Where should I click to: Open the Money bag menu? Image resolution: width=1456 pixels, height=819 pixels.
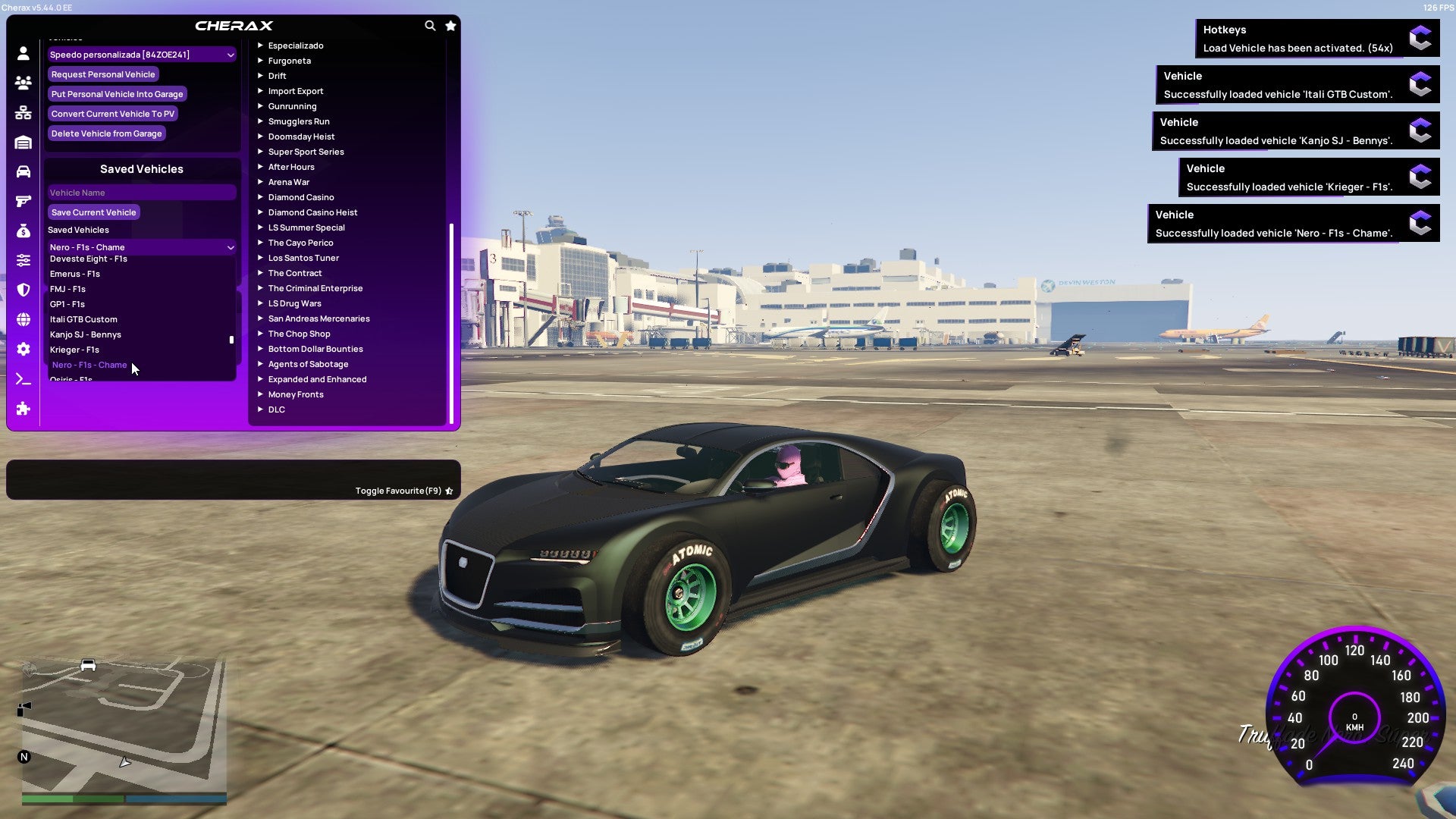click(x=23, y=230)
